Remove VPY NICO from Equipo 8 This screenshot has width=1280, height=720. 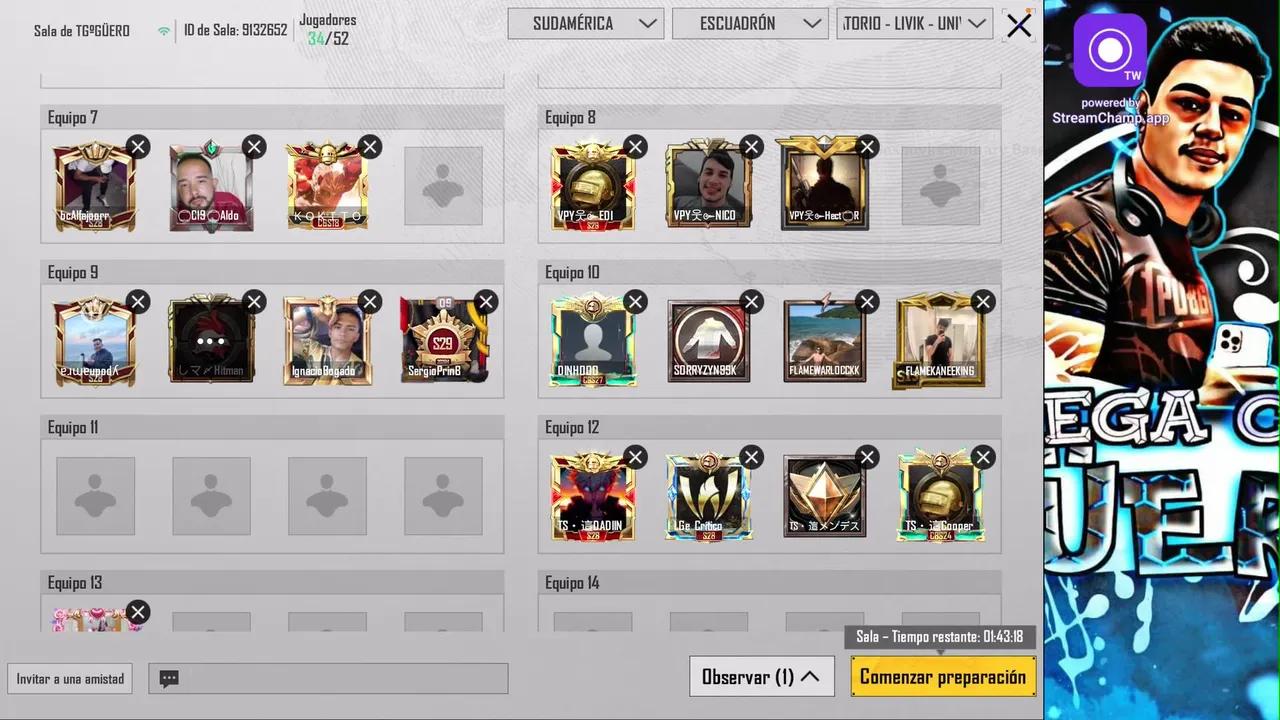[x=751, y=147]
